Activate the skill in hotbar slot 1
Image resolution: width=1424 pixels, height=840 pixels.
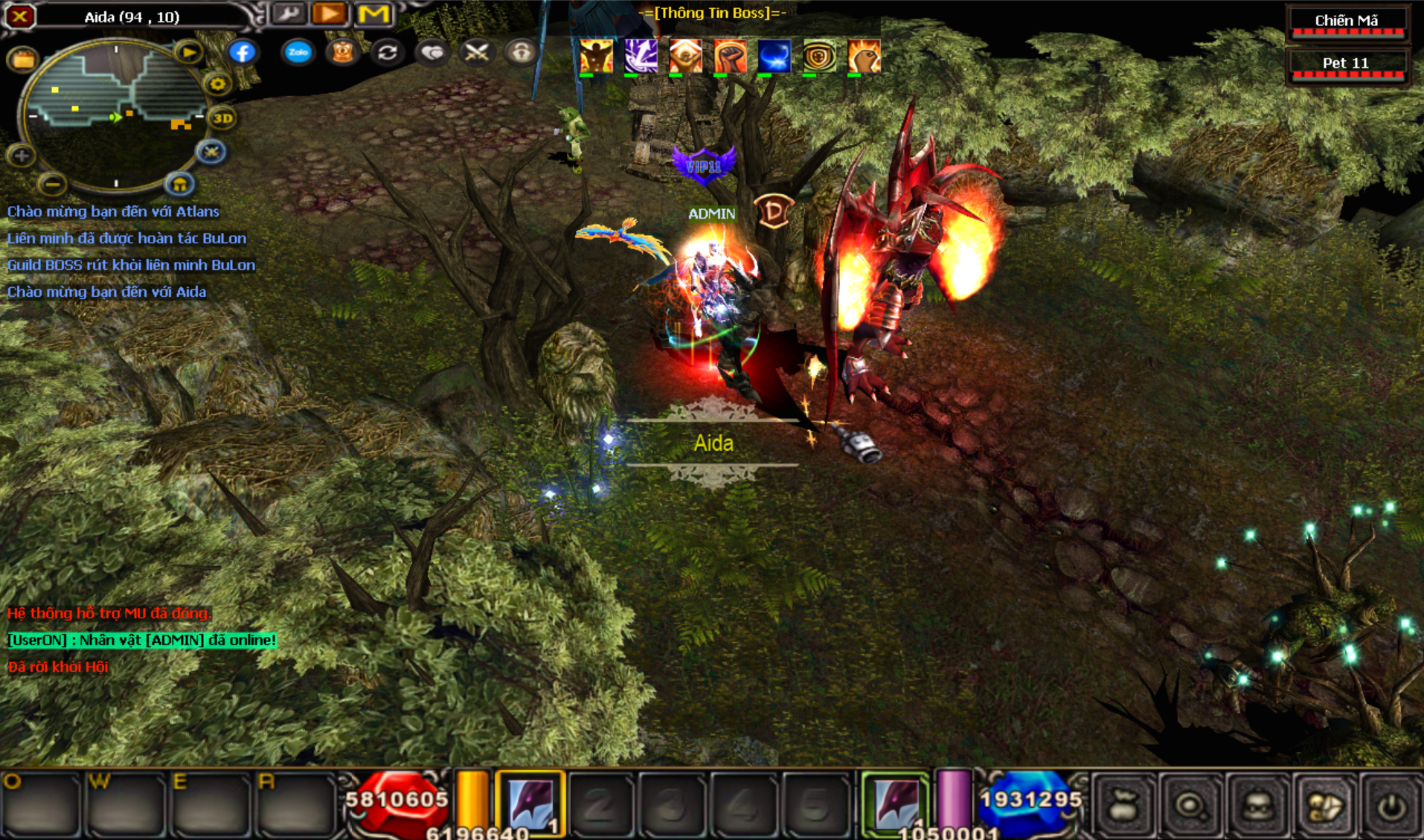tap(530, 804)
